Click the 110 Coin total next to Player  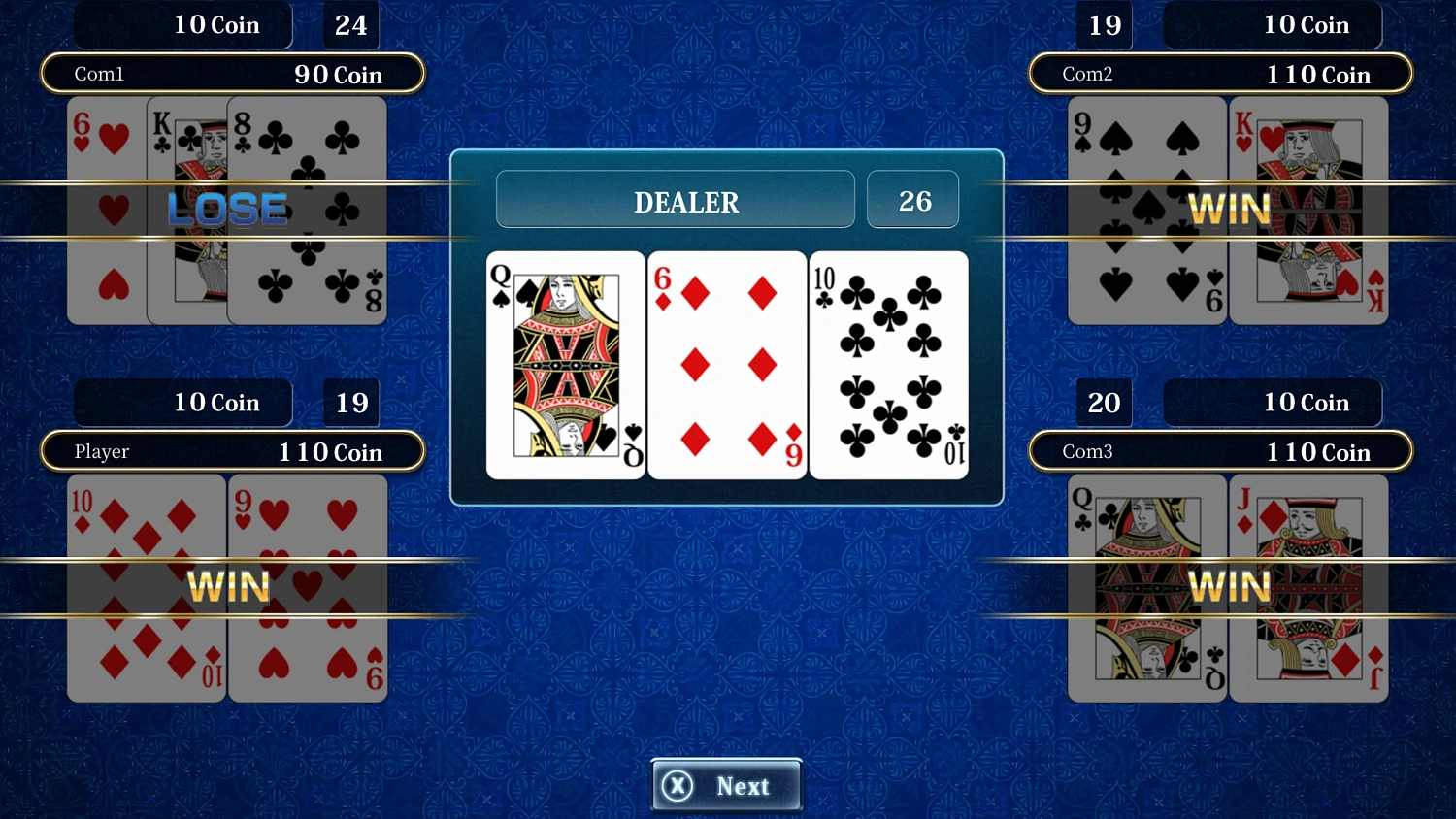pyautogui.click(x=330, y=451)
